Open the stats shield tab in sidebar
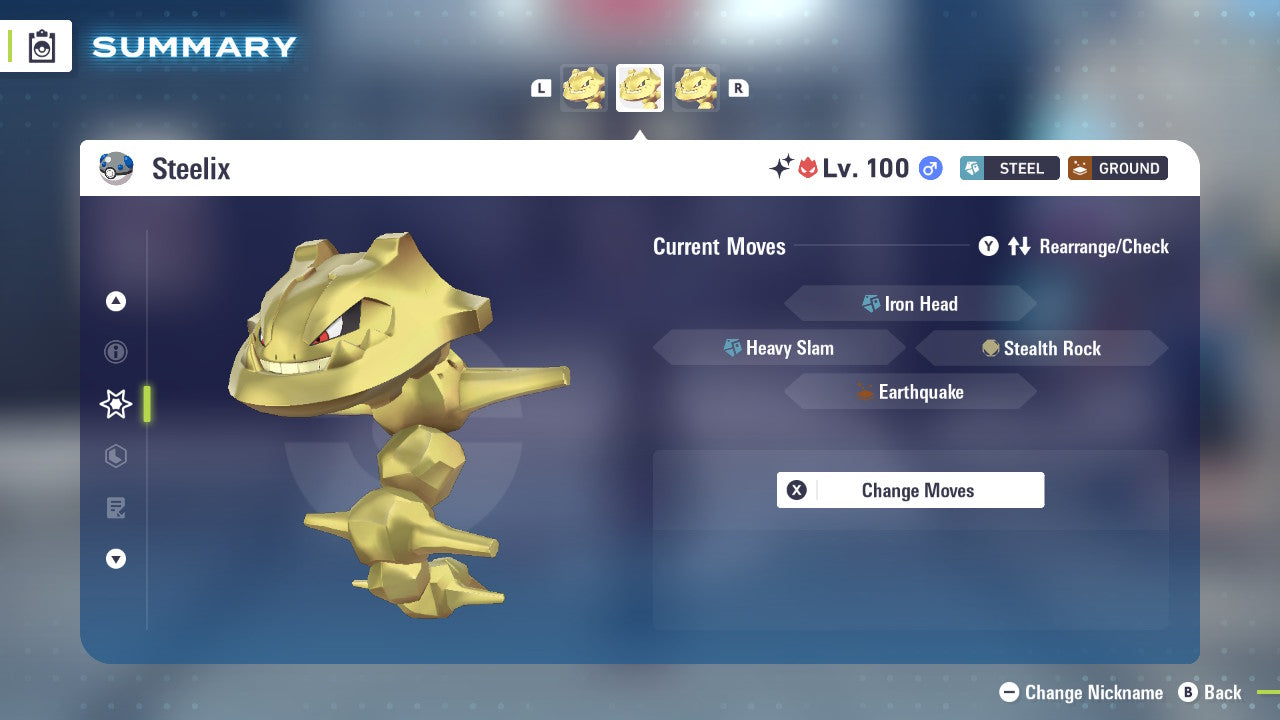This screenshot has width=1280, height=720. [x=116, y=456]
